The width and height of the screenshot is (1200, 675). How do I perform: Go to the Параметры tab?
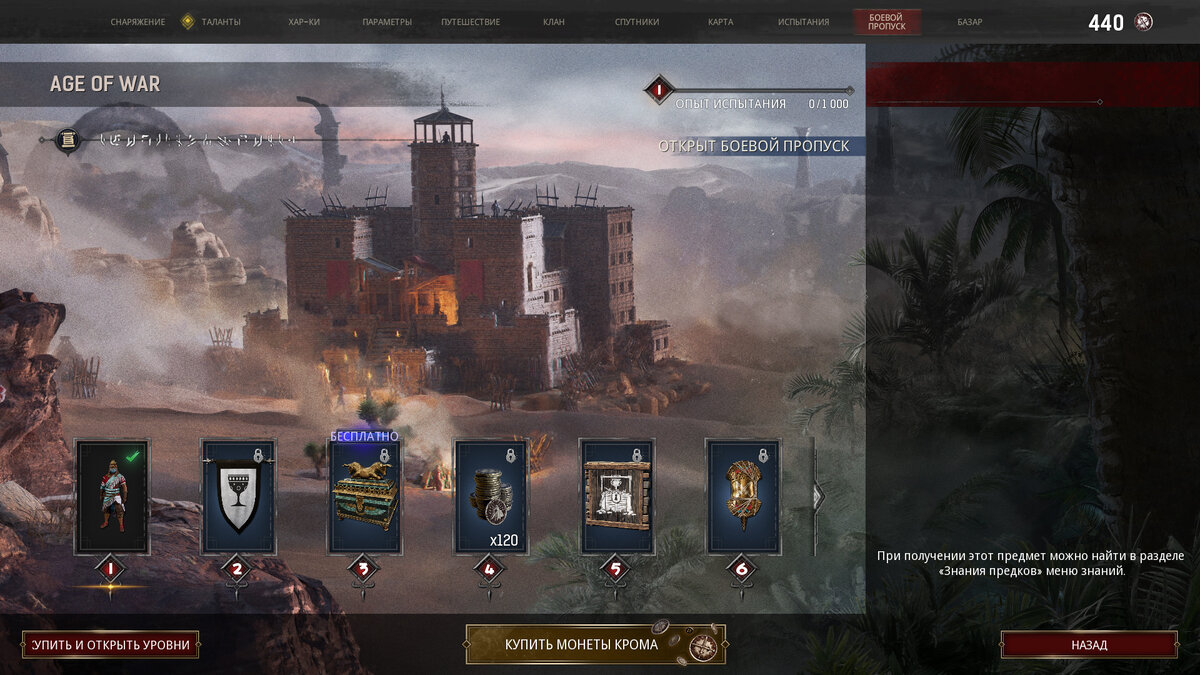[x=387, y=22]
